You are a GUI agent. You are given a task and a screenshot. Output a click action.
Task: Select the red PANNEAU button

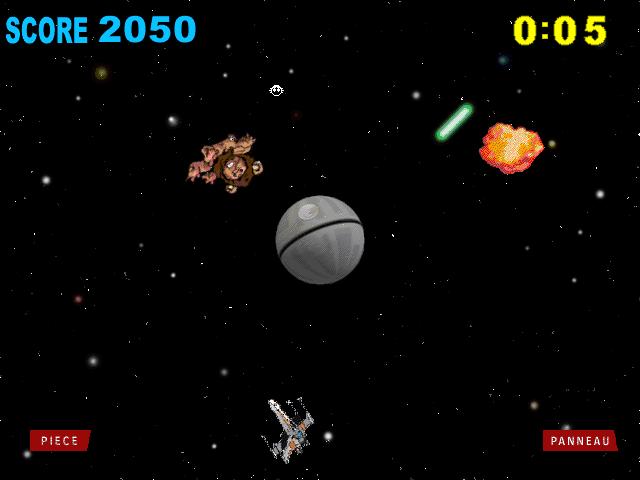click(580, 440)
